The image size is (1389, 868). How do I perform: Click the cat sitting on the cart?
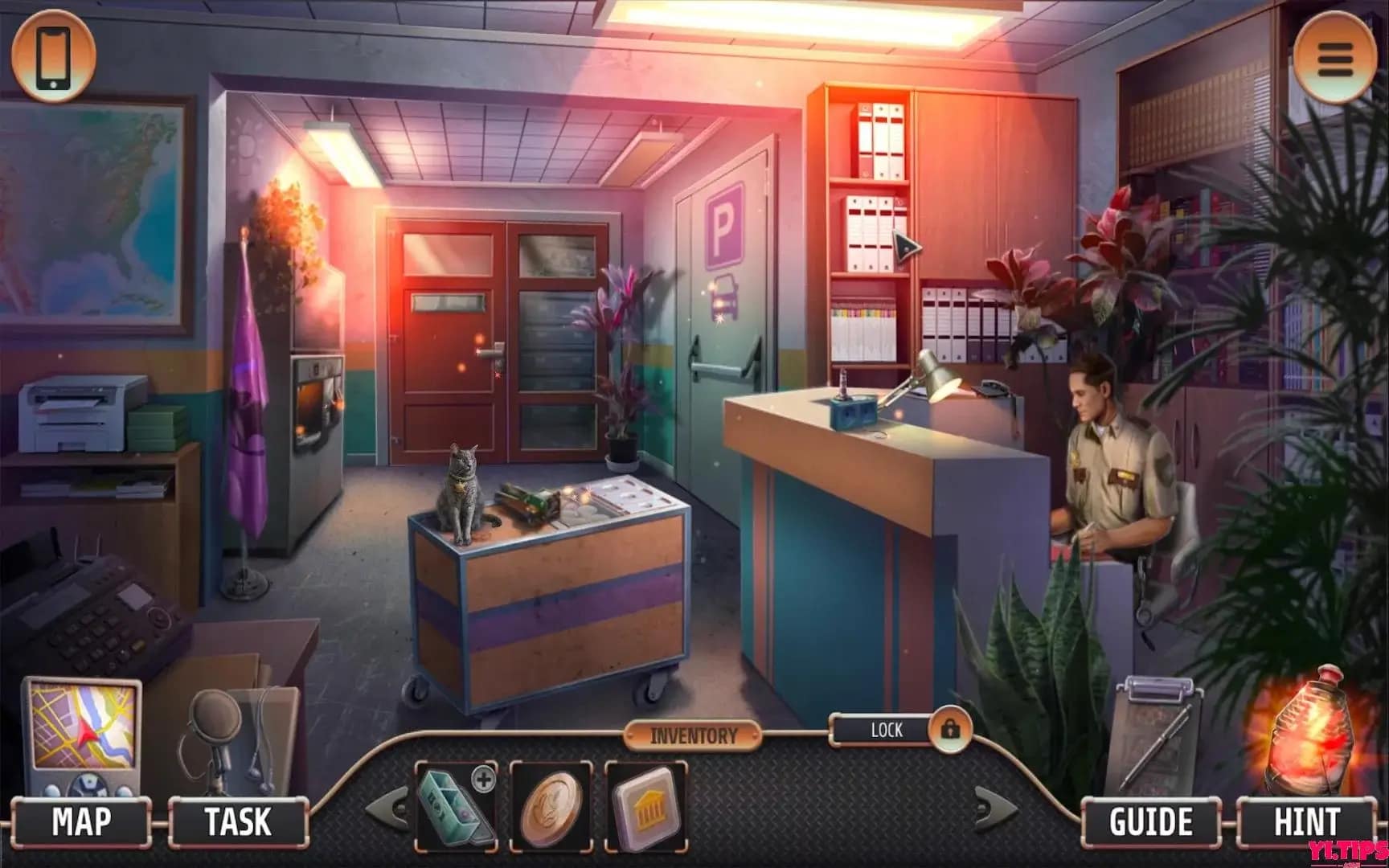[x=461, y=494]
